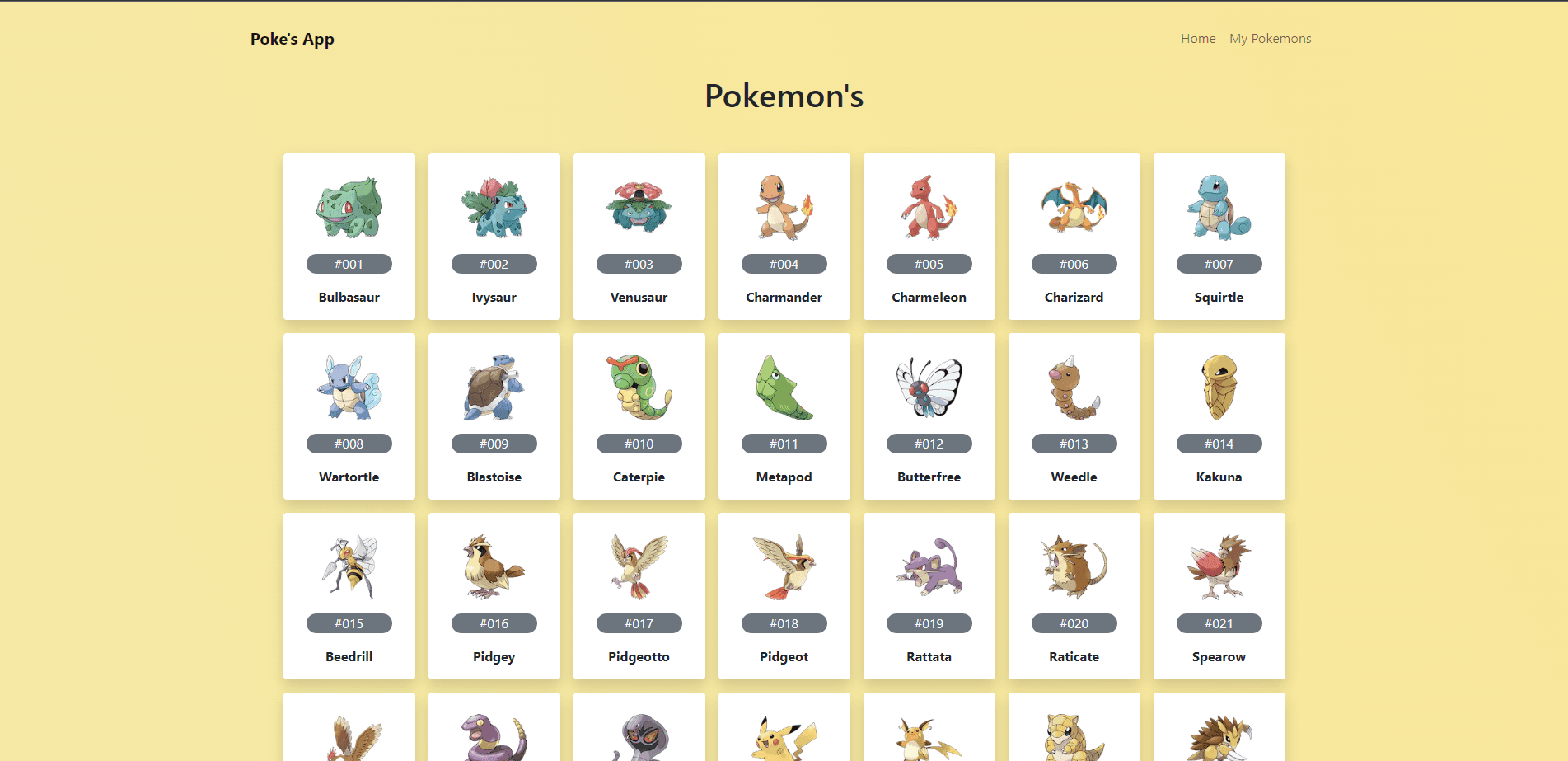Select the Bulbasaur sprite image
This screenshot has width=1568, height=761.
click(349, 206)
